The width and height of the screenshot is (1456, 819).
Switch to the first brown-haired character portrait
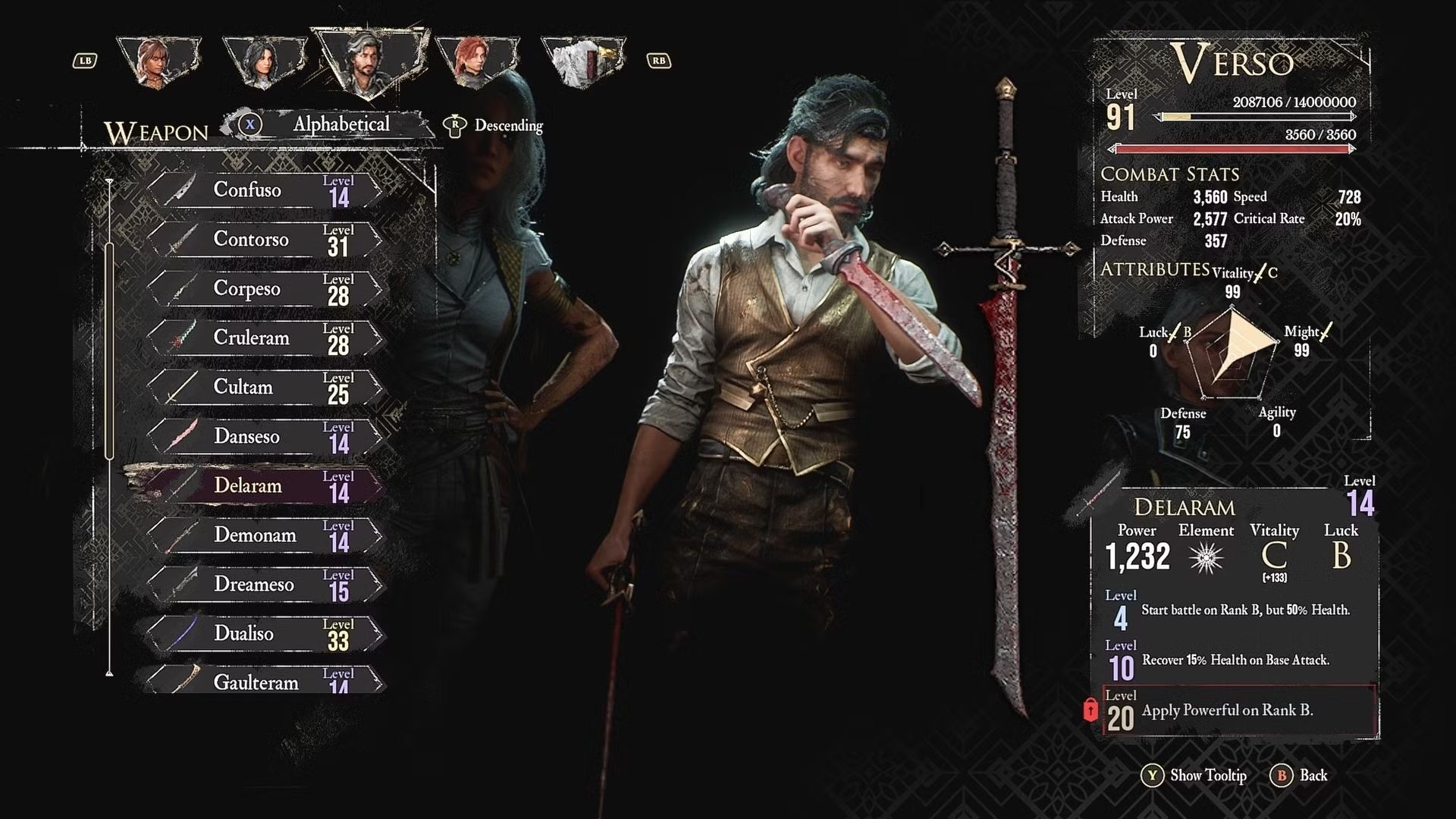tap(159, 61)
